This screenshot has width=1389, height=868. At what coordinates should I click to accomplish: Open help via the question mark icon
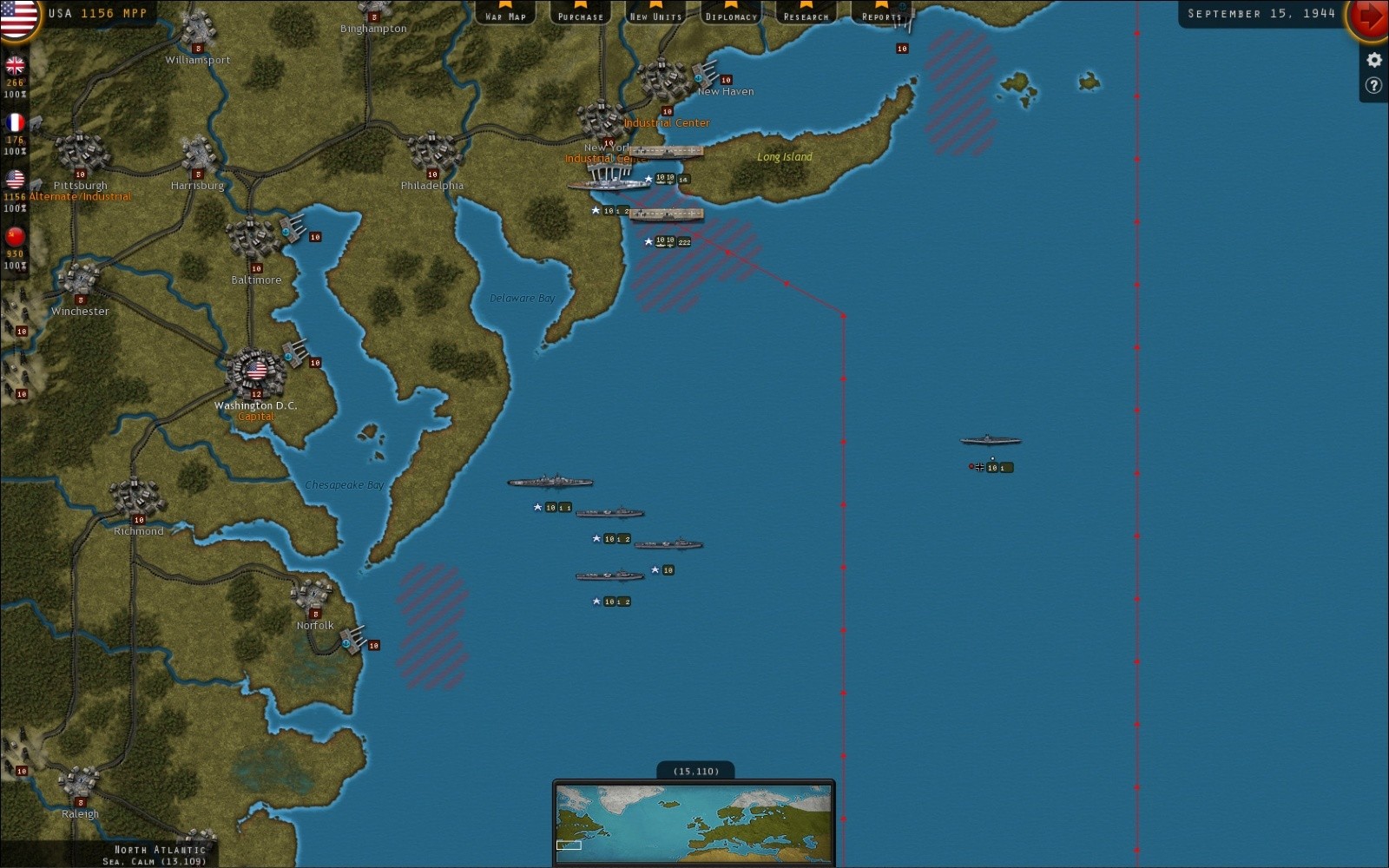[1373, 84]
